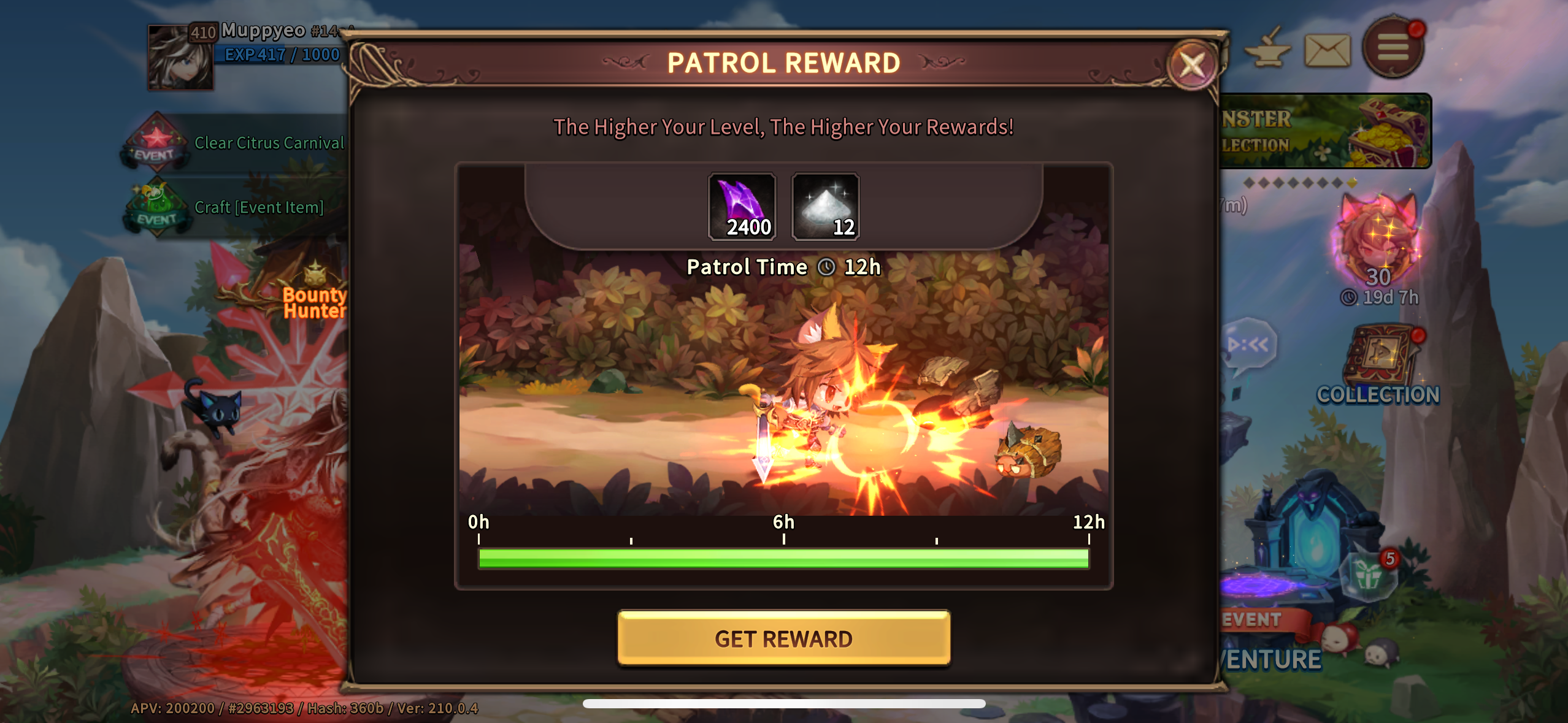Open the Monster Collection banner
This screenshot has width=1568, height=723.
click(1325, 131)
